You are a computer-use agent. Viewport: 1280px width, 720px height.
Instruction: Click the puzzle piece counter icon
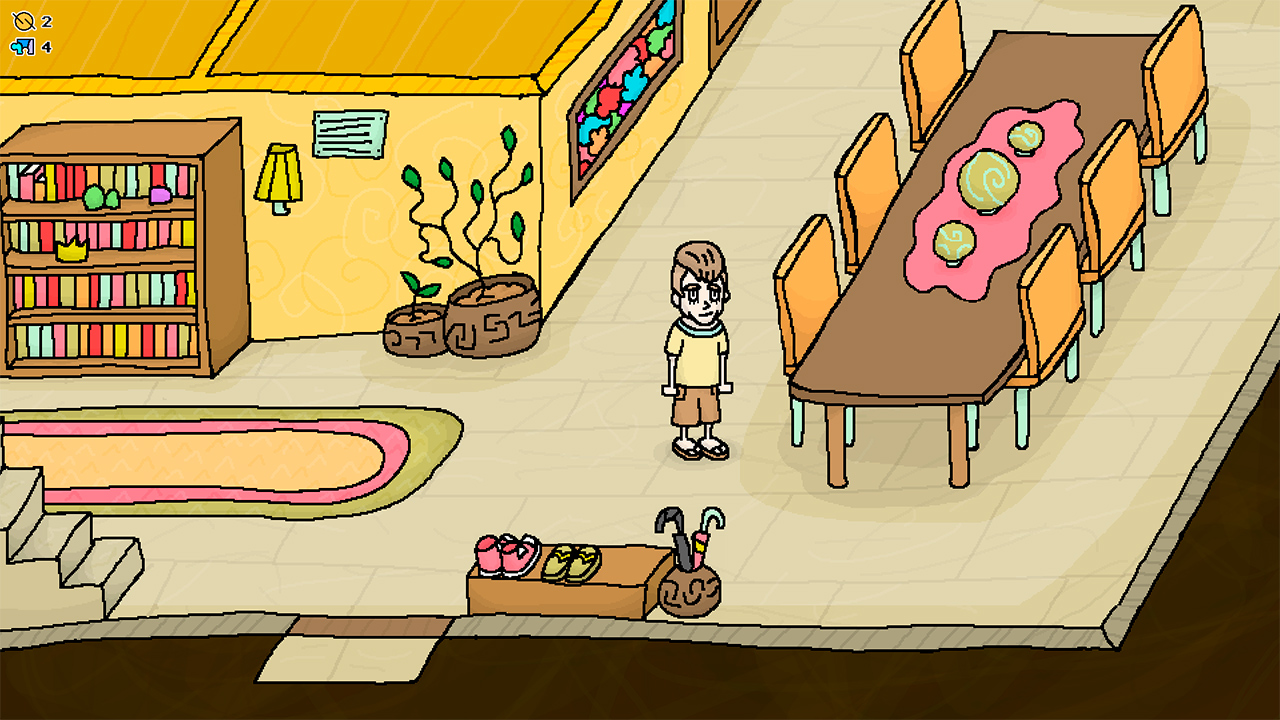coord(23,45)
